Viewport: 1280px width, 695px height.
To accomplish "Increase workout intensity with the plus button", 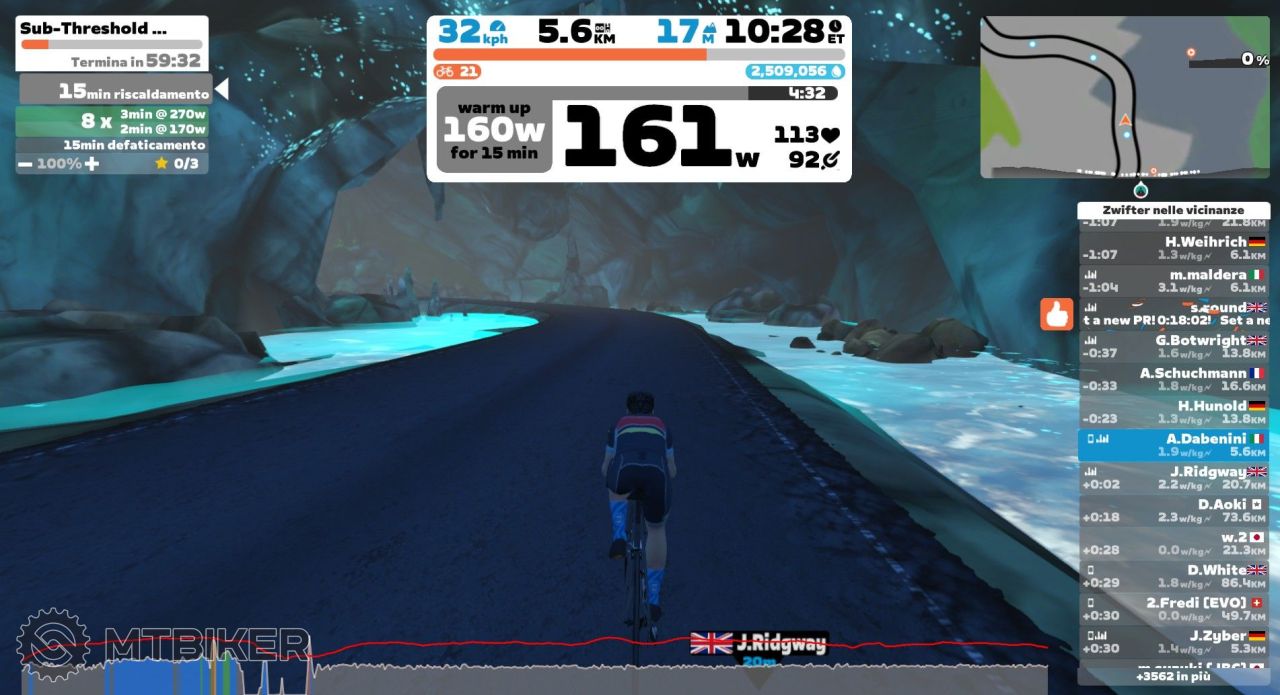I will pos(92,164).
